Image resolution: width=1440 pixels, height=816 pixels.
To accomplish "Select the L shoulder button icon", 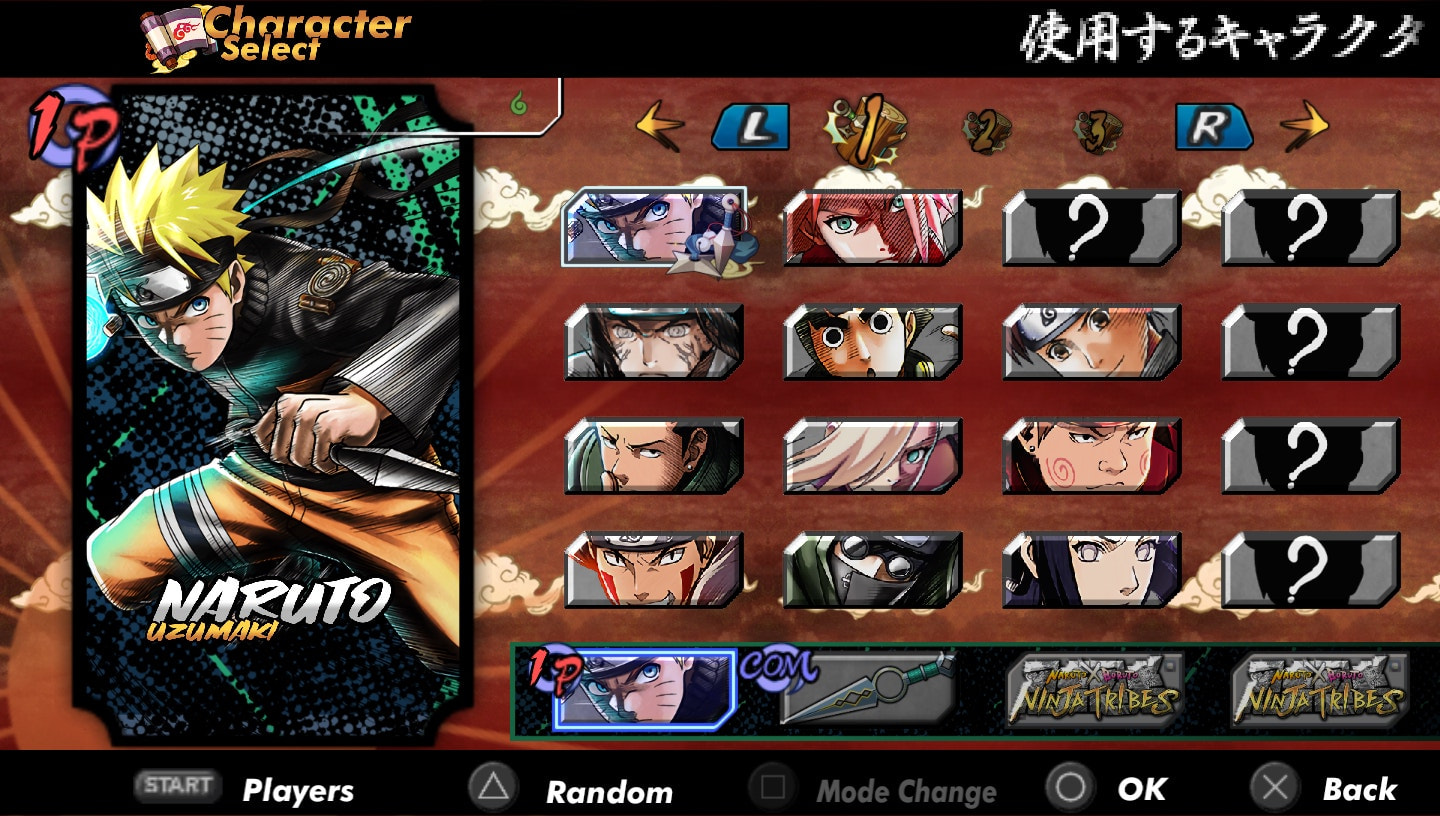I will tap(753, 128).
